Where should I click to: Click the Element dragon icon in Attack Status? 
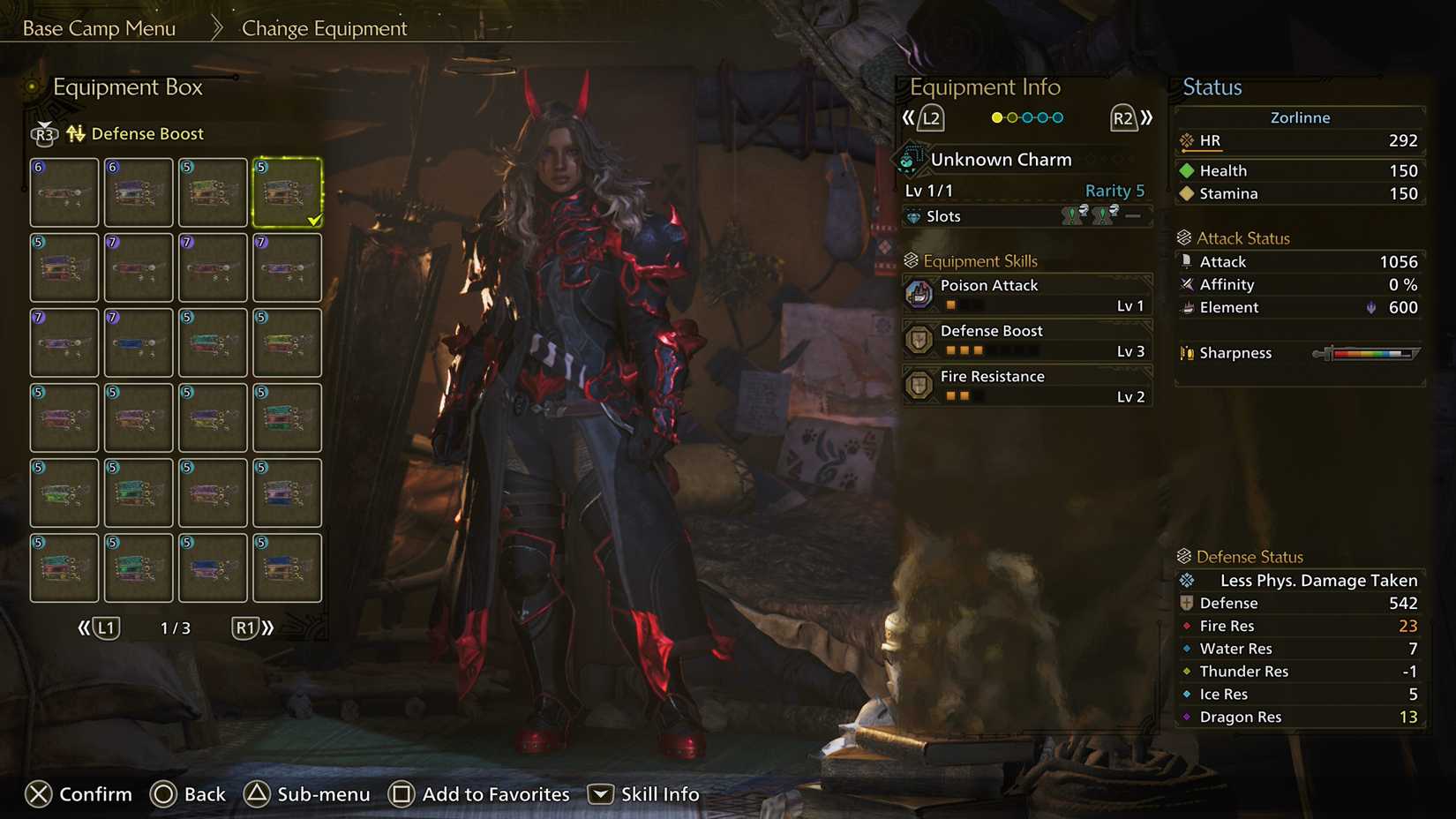click(x=1189, y=307)
